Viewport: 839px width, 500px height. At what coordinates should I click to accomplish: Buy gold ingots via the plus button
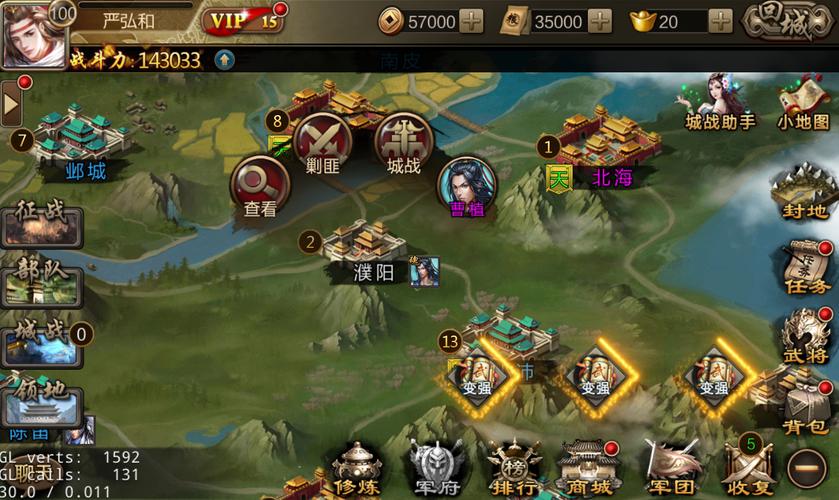pos(720,21)
